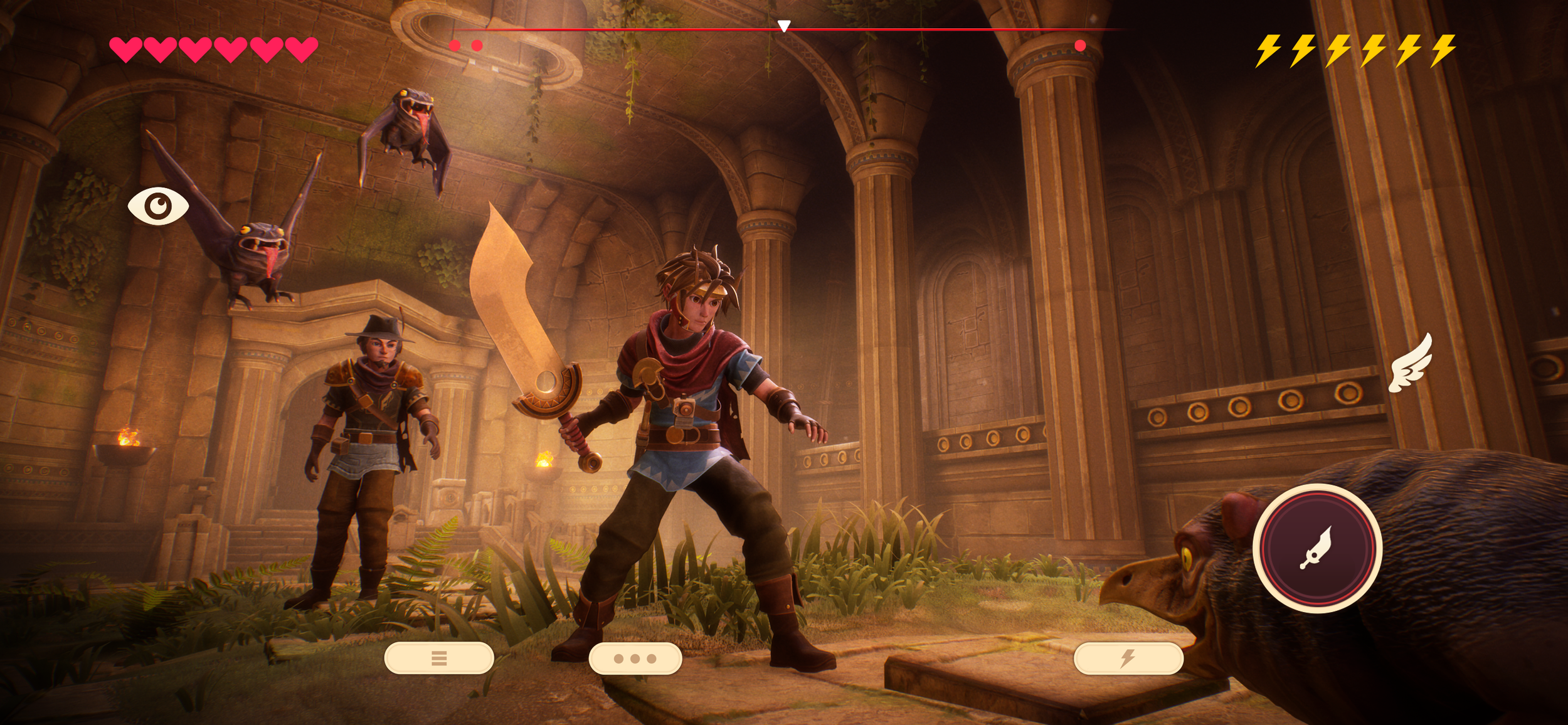Click the three dots options pill
Screen dimensions: 1568x725
click(x=635, y=659)
